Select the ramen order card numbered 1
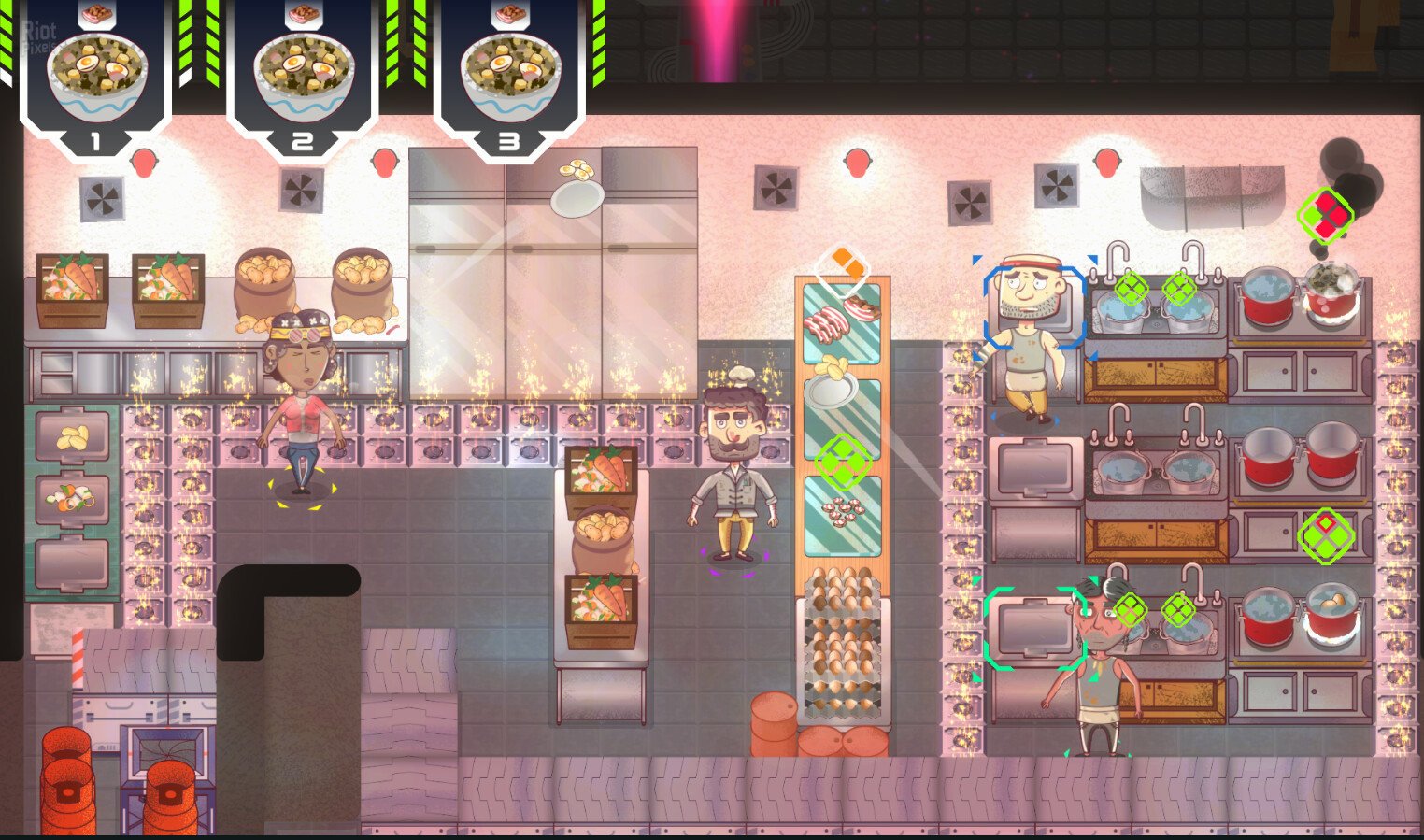 coord(95,75)
